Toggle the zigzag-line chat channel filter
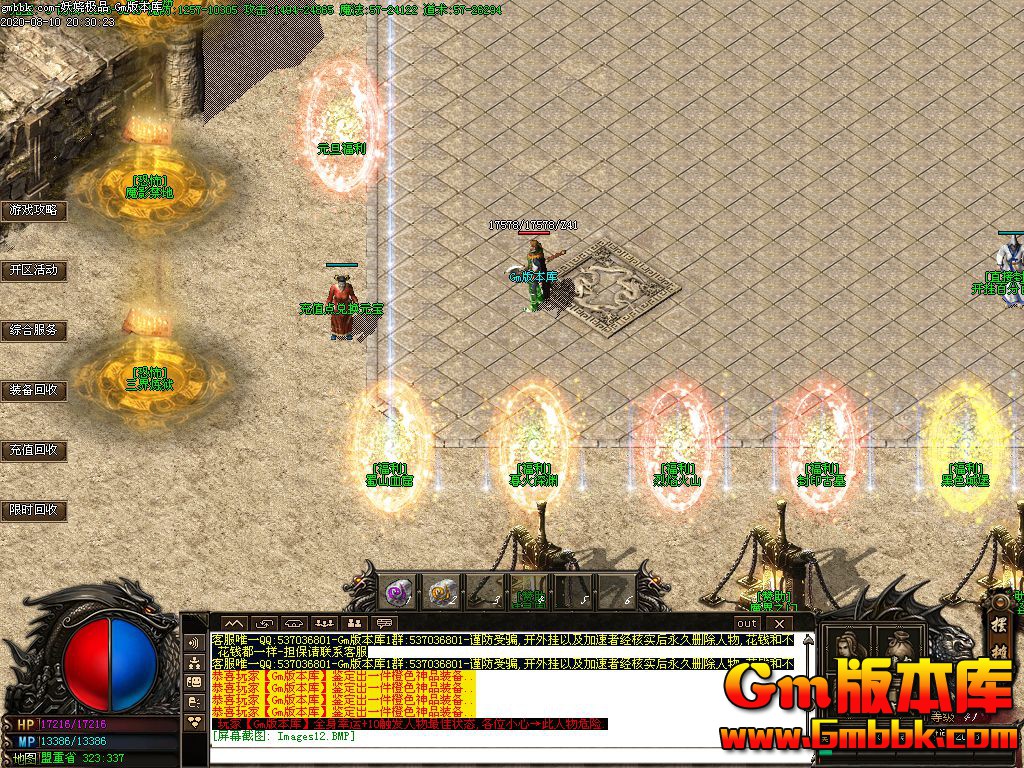Image resolution: width=1024 pixels, height=768 pixels. (233, 624)
